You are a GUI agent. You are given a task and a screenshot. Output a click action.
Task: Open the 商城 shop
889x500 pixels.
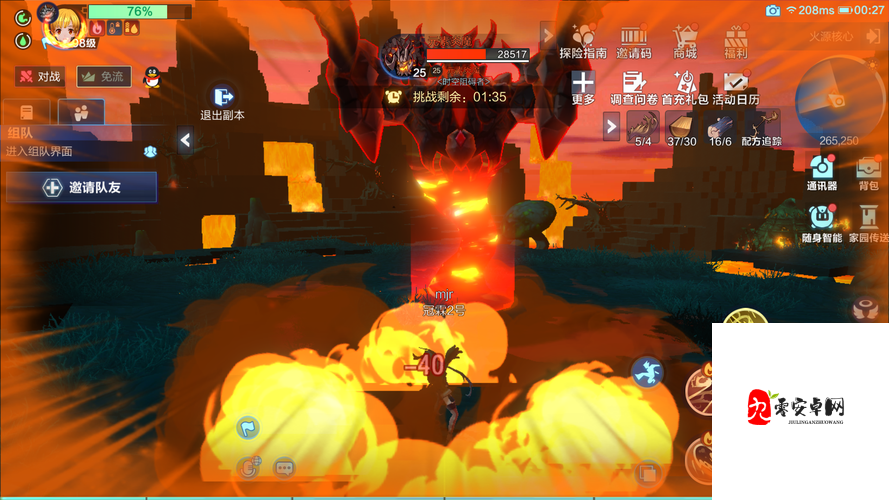[685, 41]
